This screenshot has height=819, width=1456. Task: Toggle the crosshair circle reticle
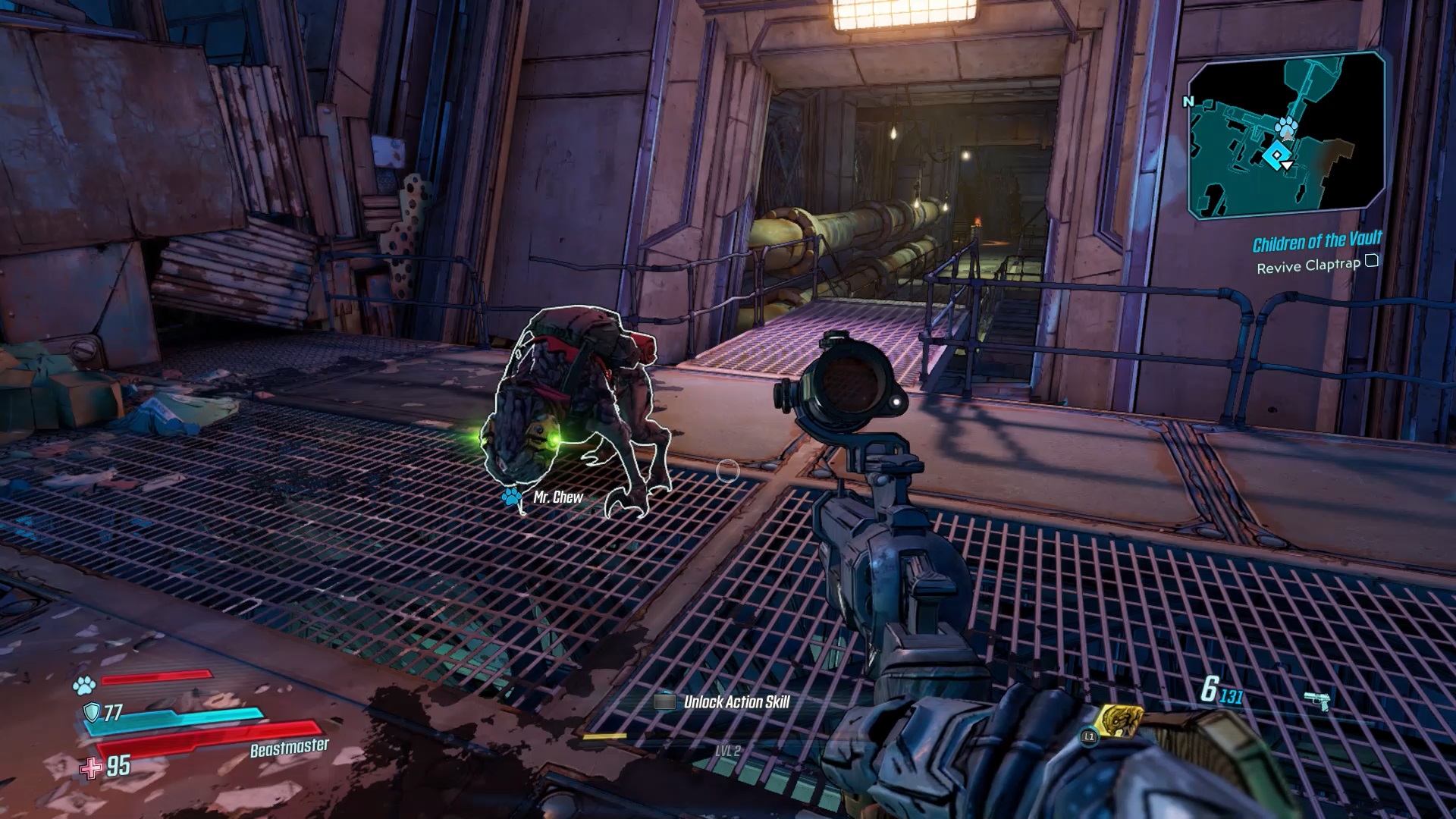pyautogui.click(x=727, y=470)
